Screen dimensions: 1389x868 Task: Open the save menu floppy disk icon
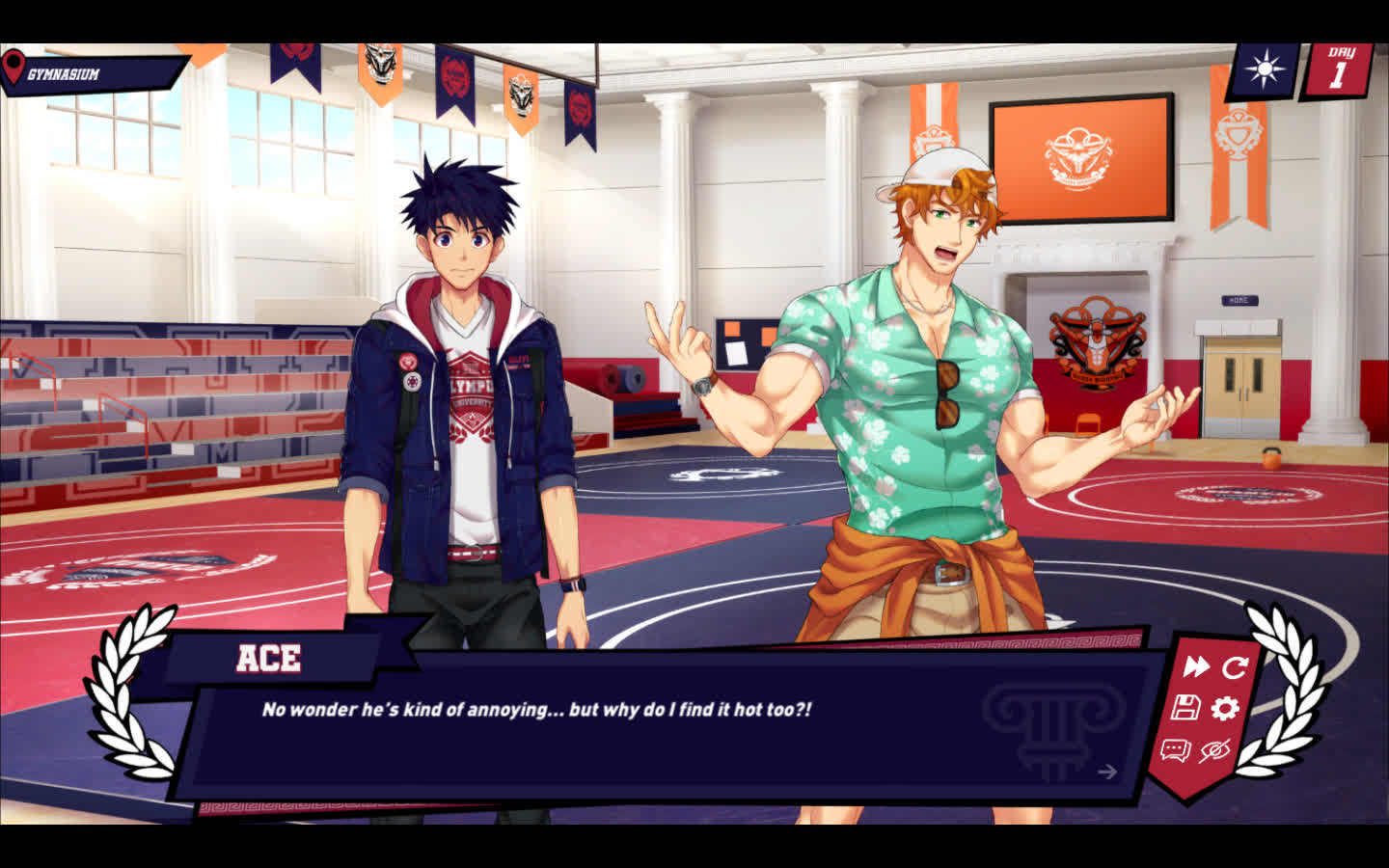coord(1185,709)
